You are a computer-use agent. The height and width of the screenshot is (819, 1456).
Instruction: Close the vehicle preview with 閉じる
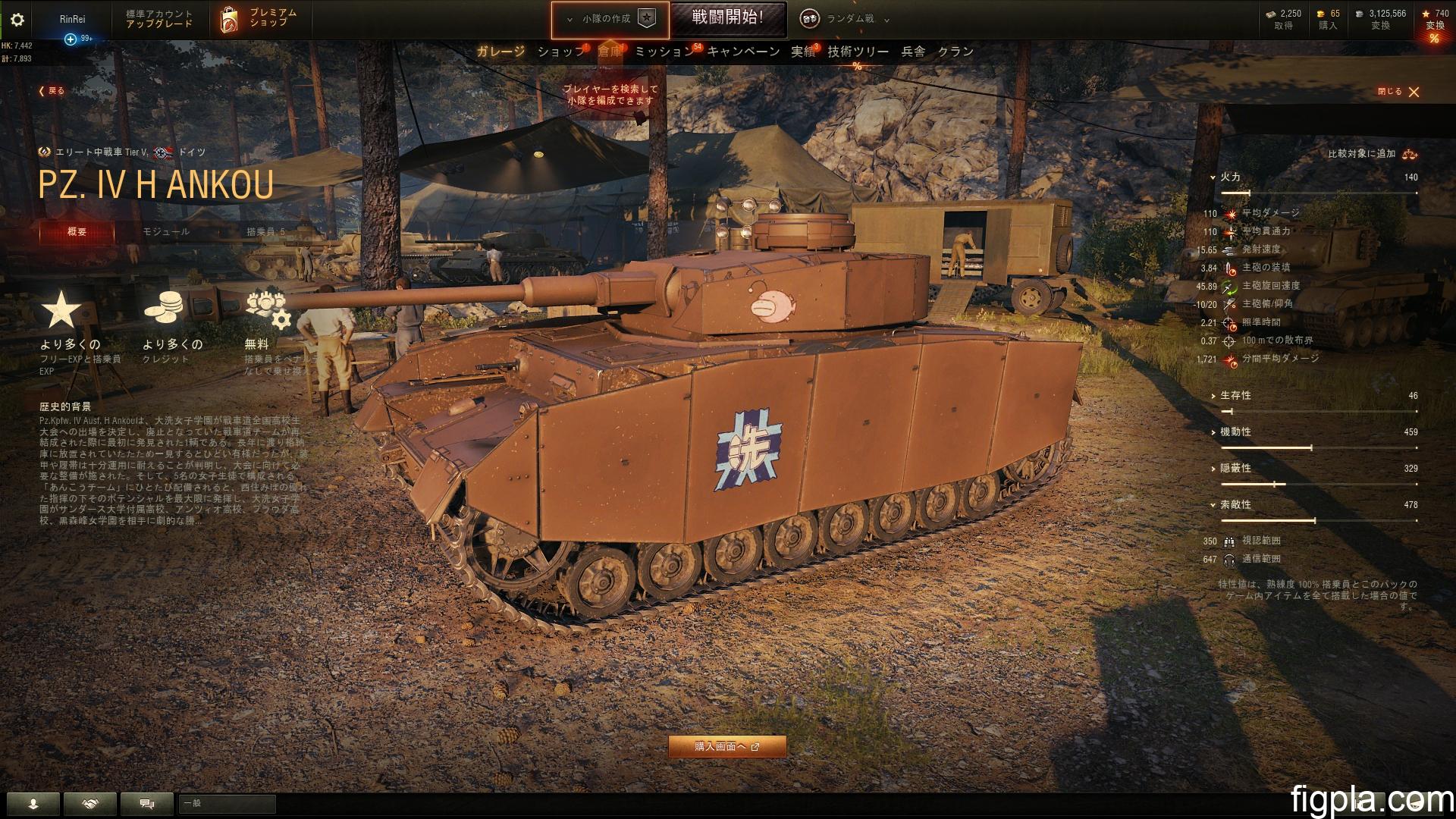pyautogui.click(x=1399, y=92)
